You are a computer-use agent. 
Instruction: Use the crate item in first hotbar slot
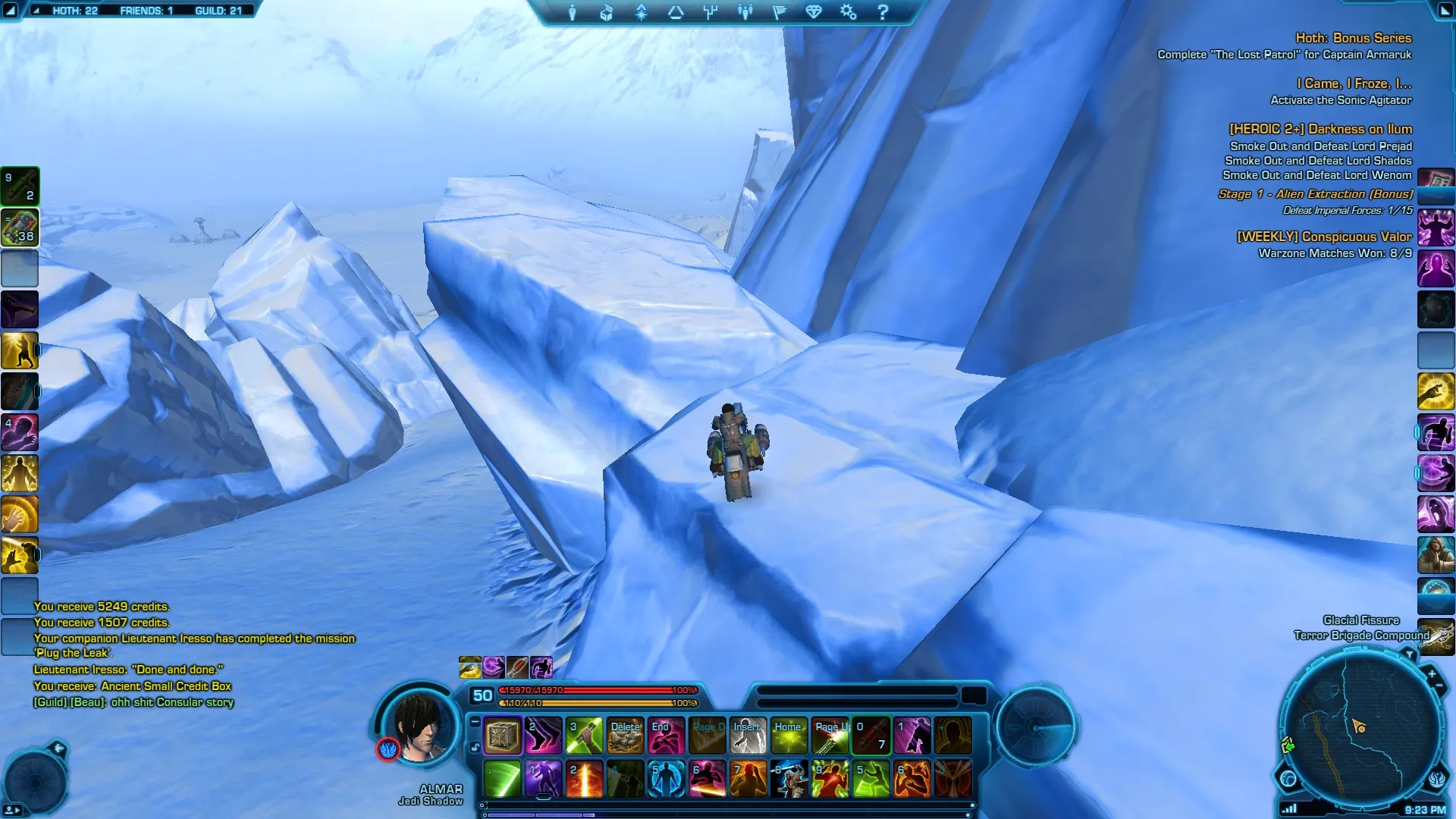502,736
